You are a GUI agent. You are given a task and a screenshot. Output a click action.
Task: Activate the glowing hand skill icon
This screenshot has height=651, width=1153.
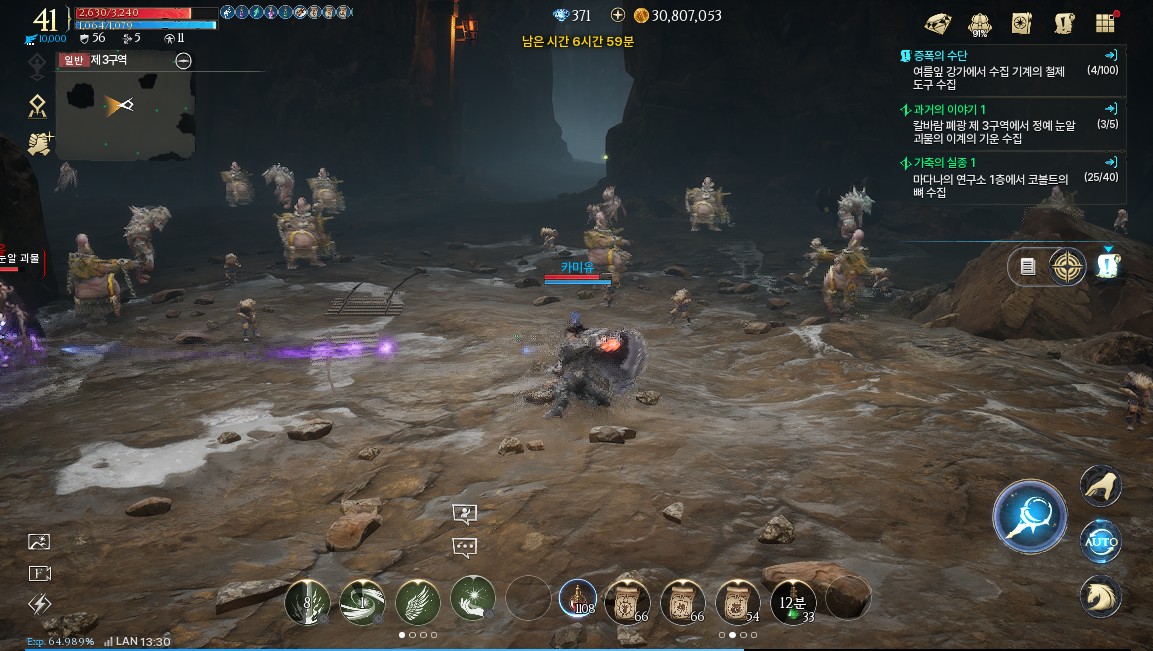(x=472, y=598)
